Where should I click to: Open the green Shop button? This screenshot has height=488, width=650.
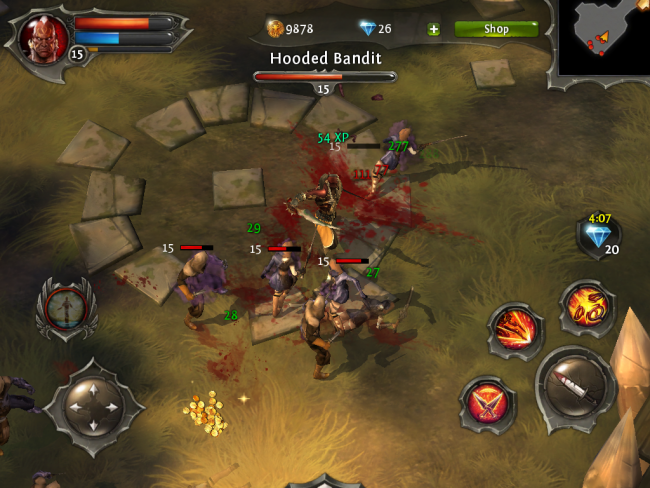click(496, 29)
